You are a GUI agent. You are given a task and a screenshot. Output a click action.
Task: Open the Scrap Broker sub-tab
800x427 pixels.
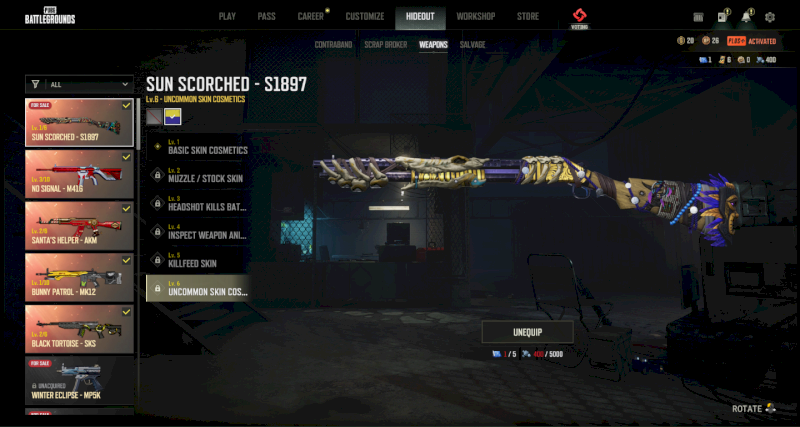(385, 45)
